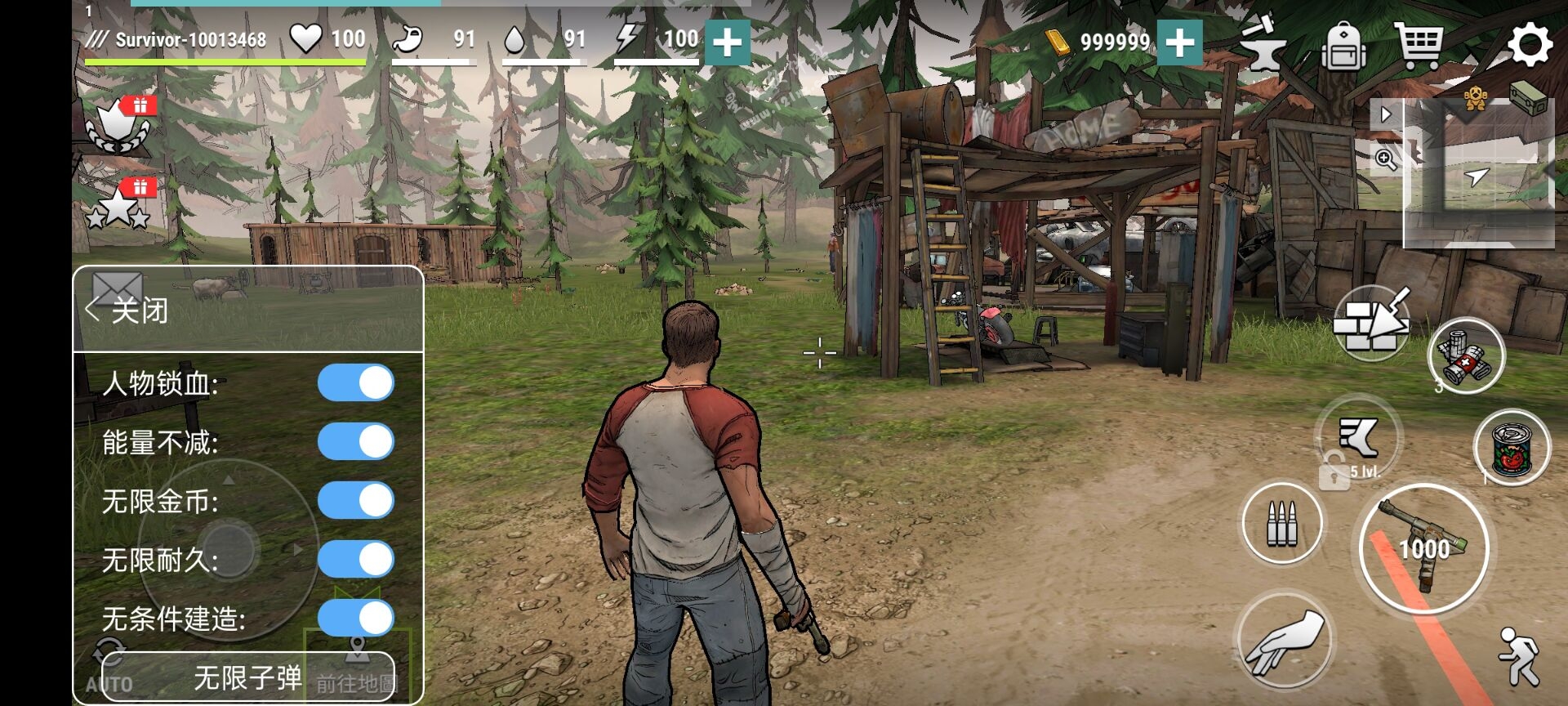Add more gold bars with plus button
This screenshot has height=706, width=1568.
(x=1180, y=42)
